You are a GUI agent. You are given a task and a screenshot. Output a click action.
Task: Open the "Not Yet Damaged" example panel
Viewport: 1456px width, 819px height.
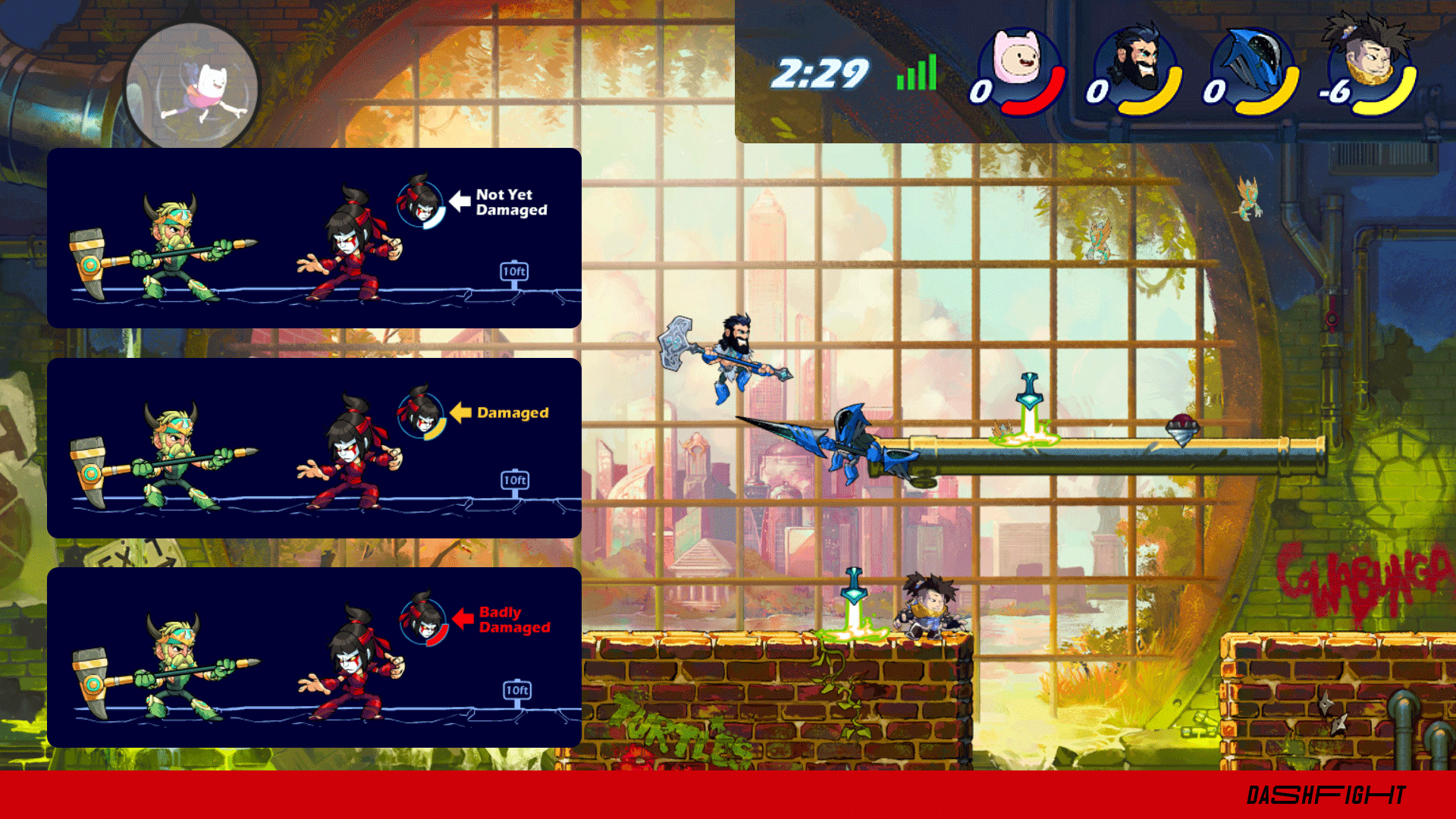[x=314, y=238]
